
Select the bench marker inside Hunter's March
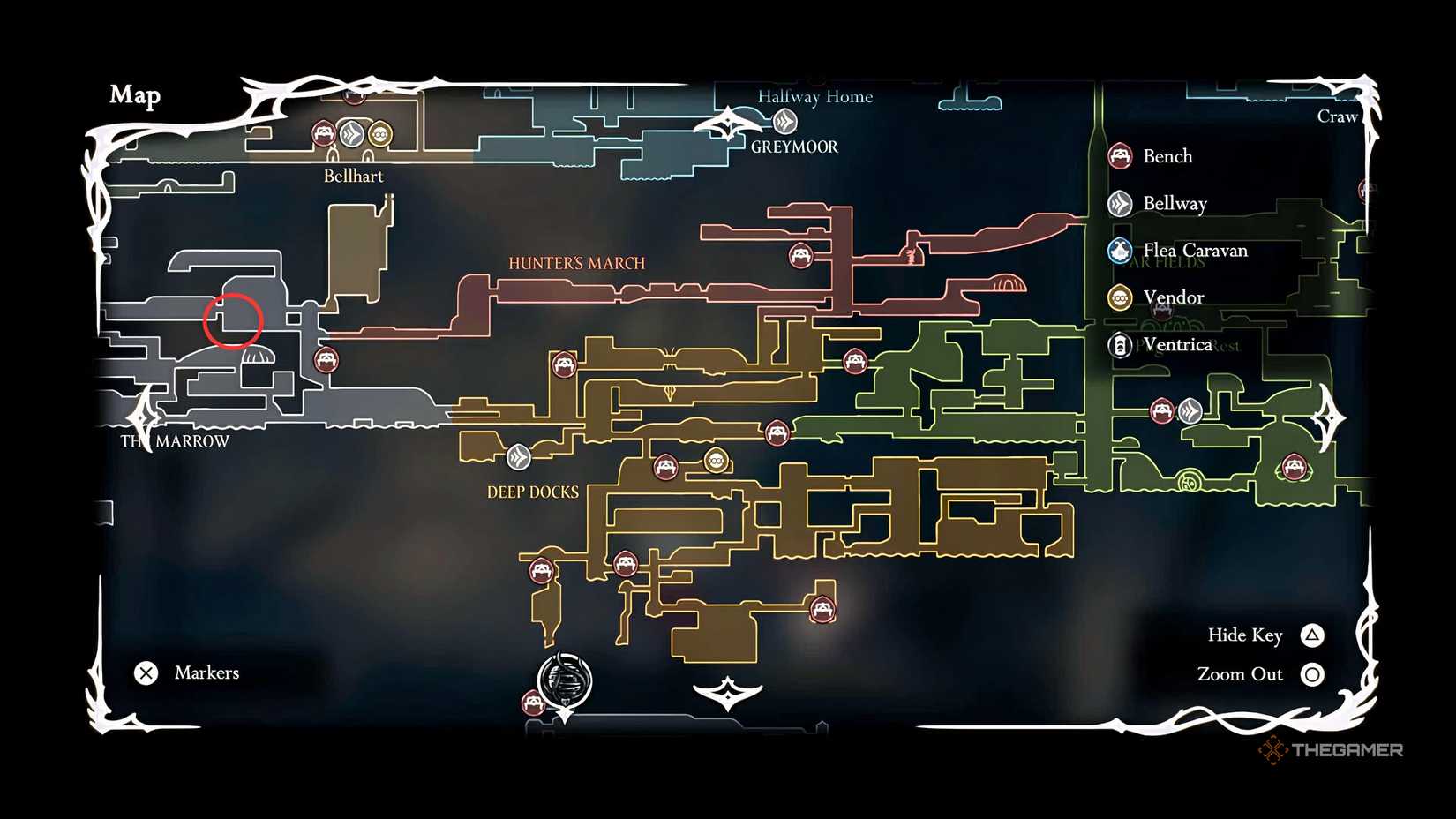[799, 256]
